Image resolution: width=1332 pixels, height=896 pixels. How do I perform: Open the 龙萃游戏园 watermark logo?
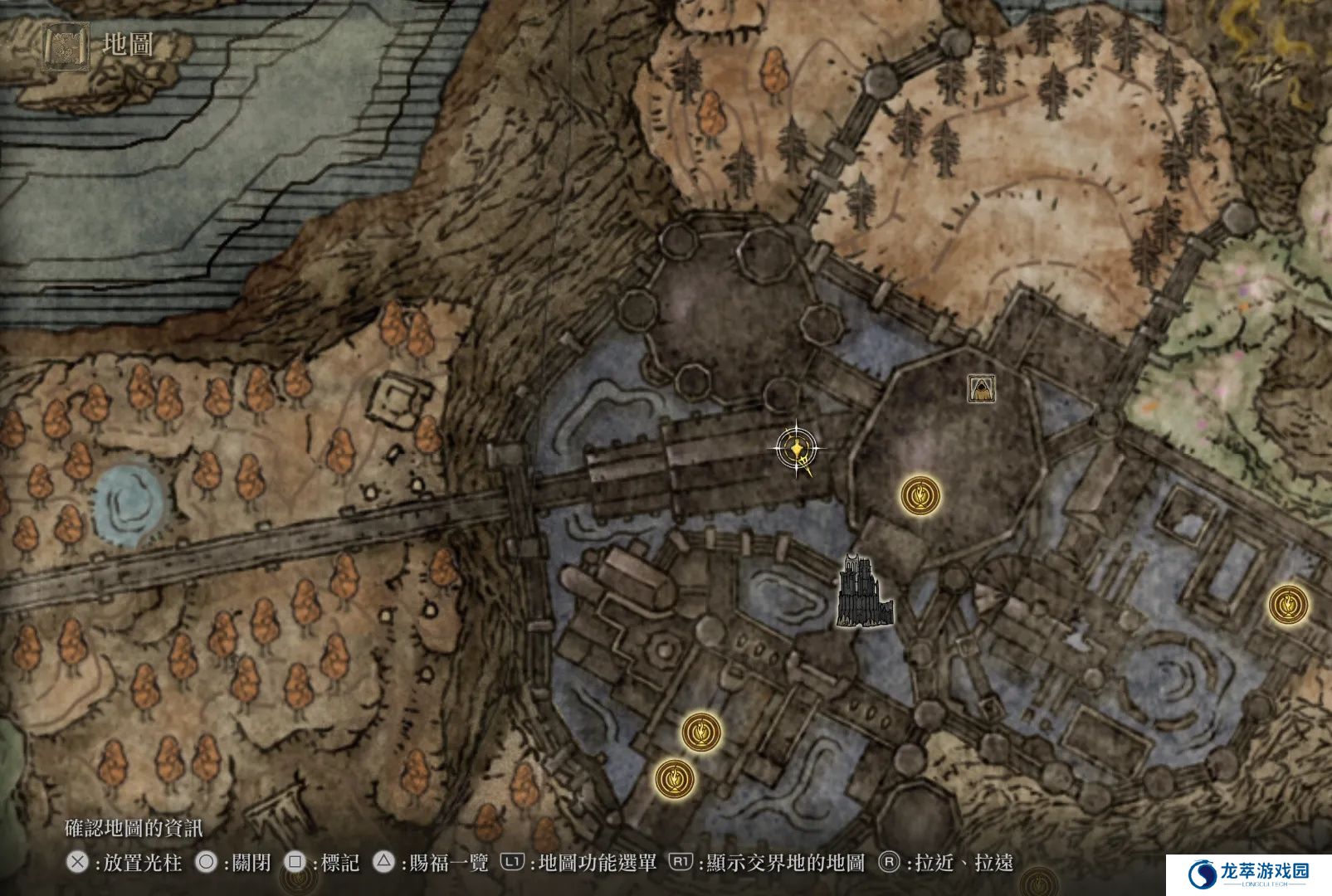coord(1248,875)
